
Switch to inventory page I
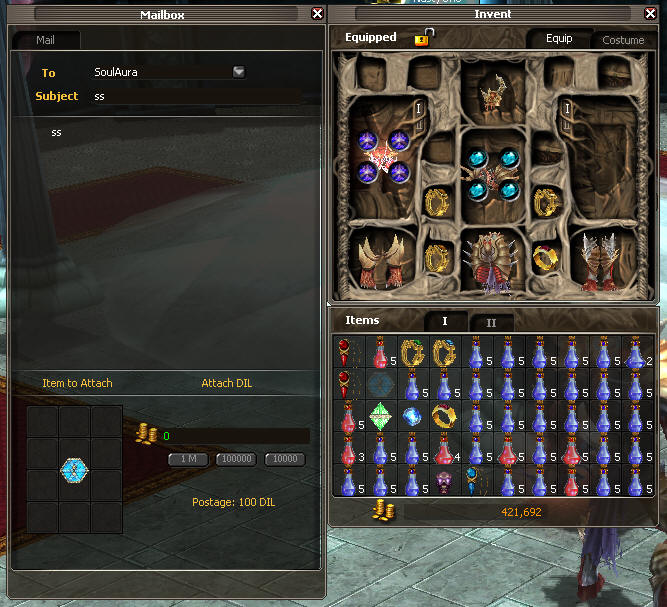[445, 322]
